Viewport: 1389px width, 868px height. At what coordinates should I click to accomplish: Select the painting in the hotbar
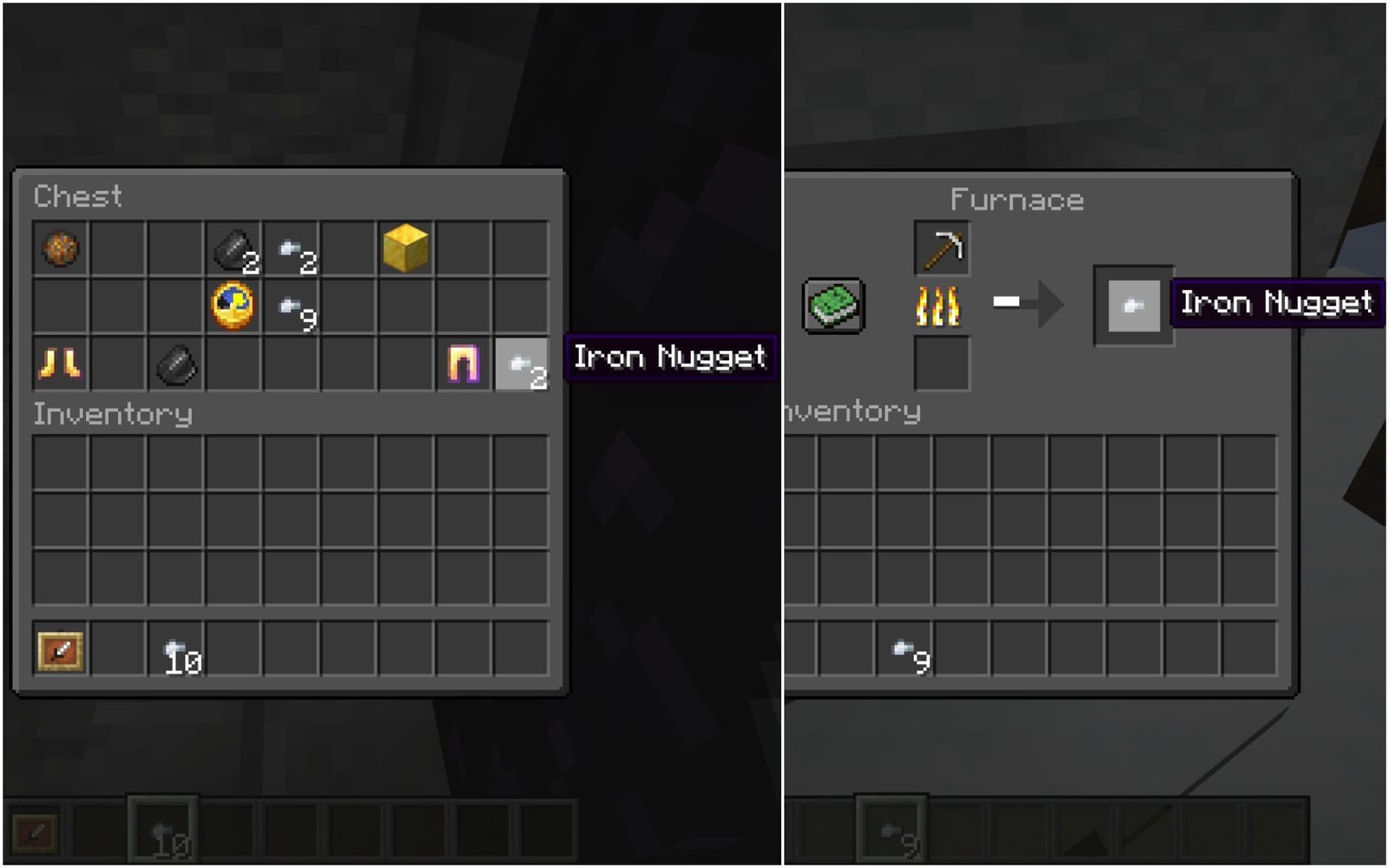(x=59, y=651)
